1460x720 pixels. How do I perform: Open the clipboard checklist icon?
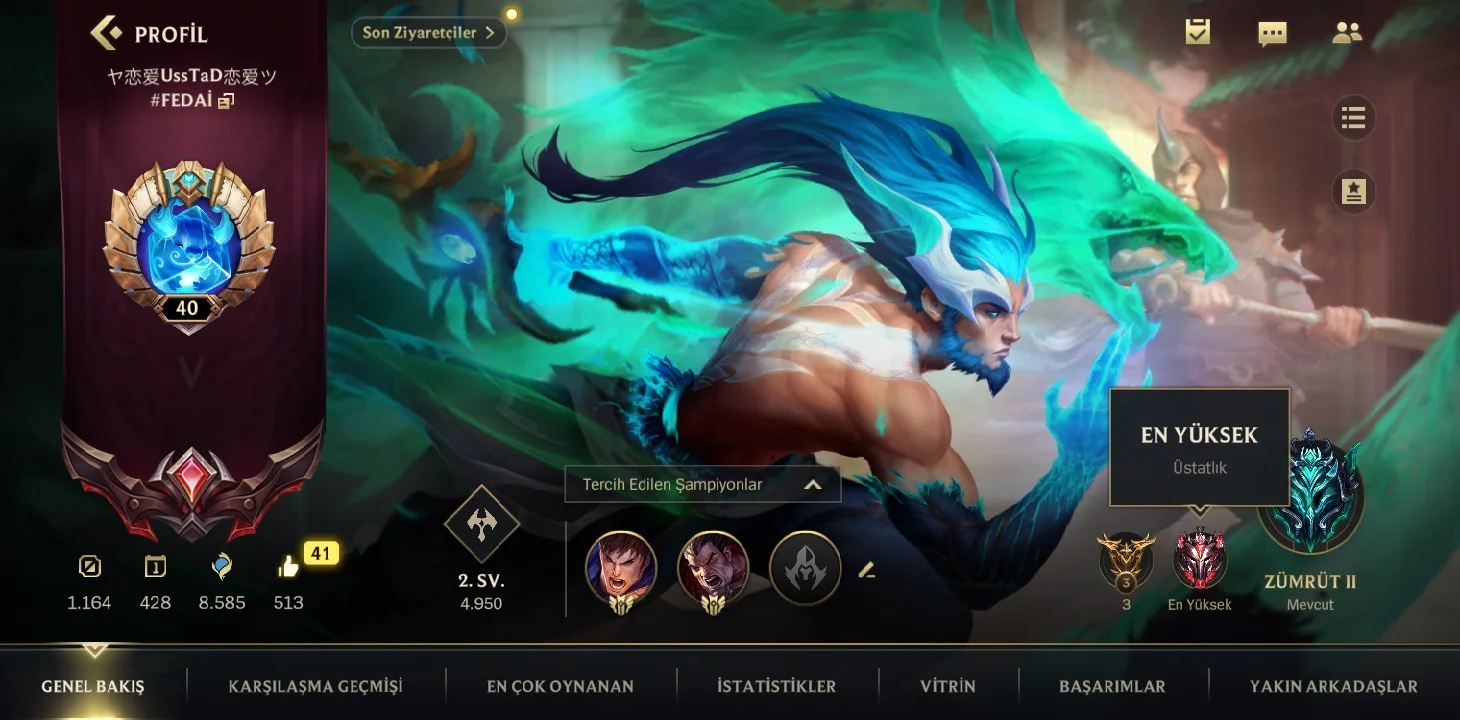[1197, 32]
